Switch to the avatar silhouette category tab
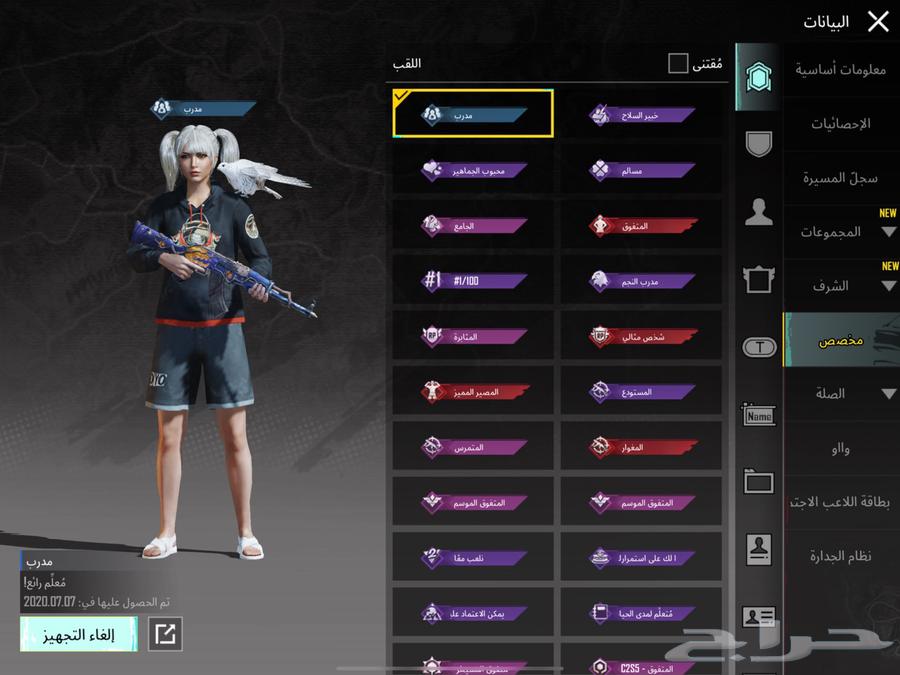This screenshot has width=900, height=675. coord(758,211)
